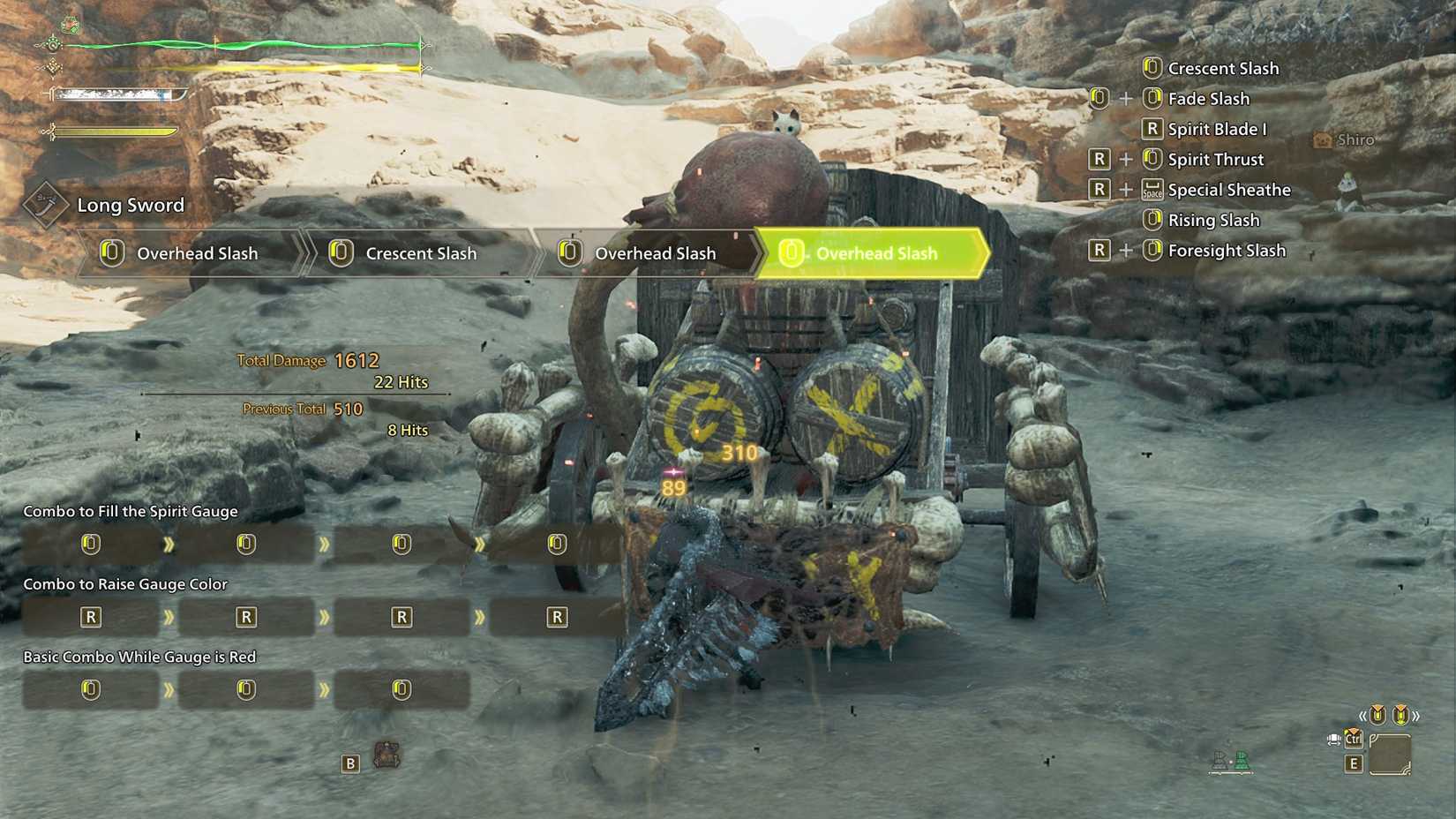Click the mouse button icon next to Fade Slash
Screen dimensions: 1456x819
coord(1152,98)
